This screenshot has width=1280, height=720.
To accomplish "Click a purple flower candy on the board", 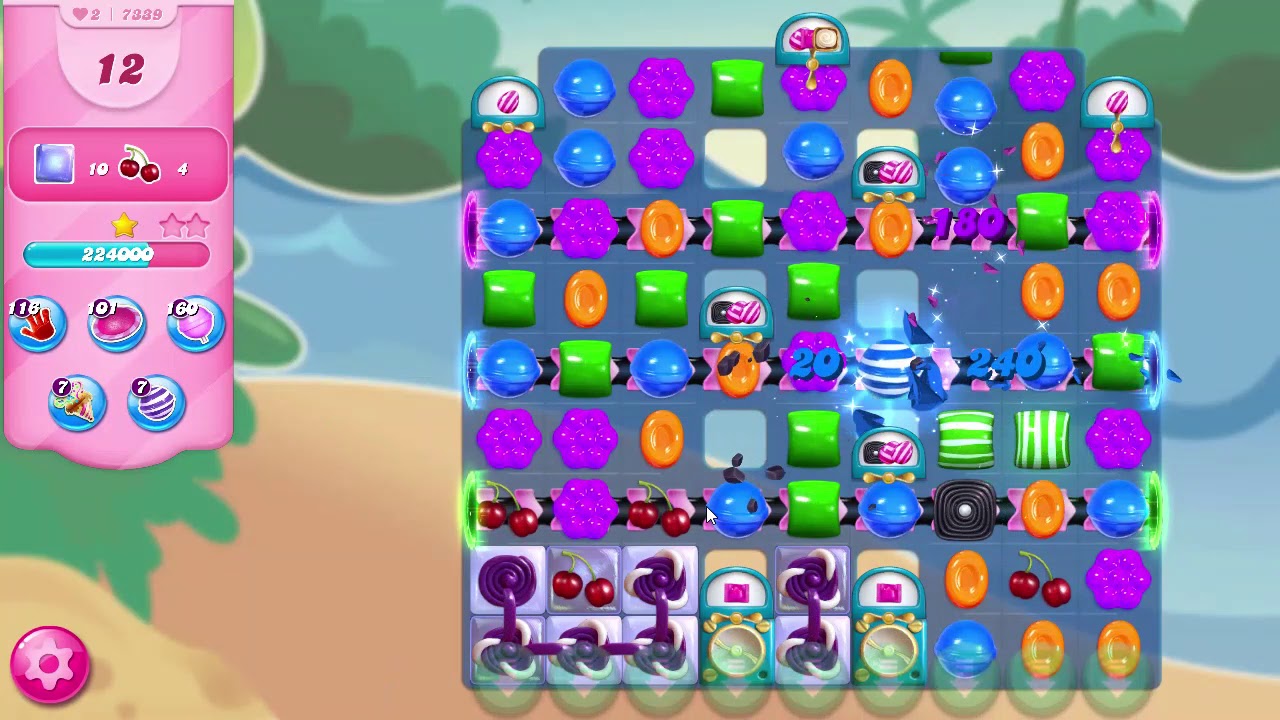I will [x=660, y=90].
